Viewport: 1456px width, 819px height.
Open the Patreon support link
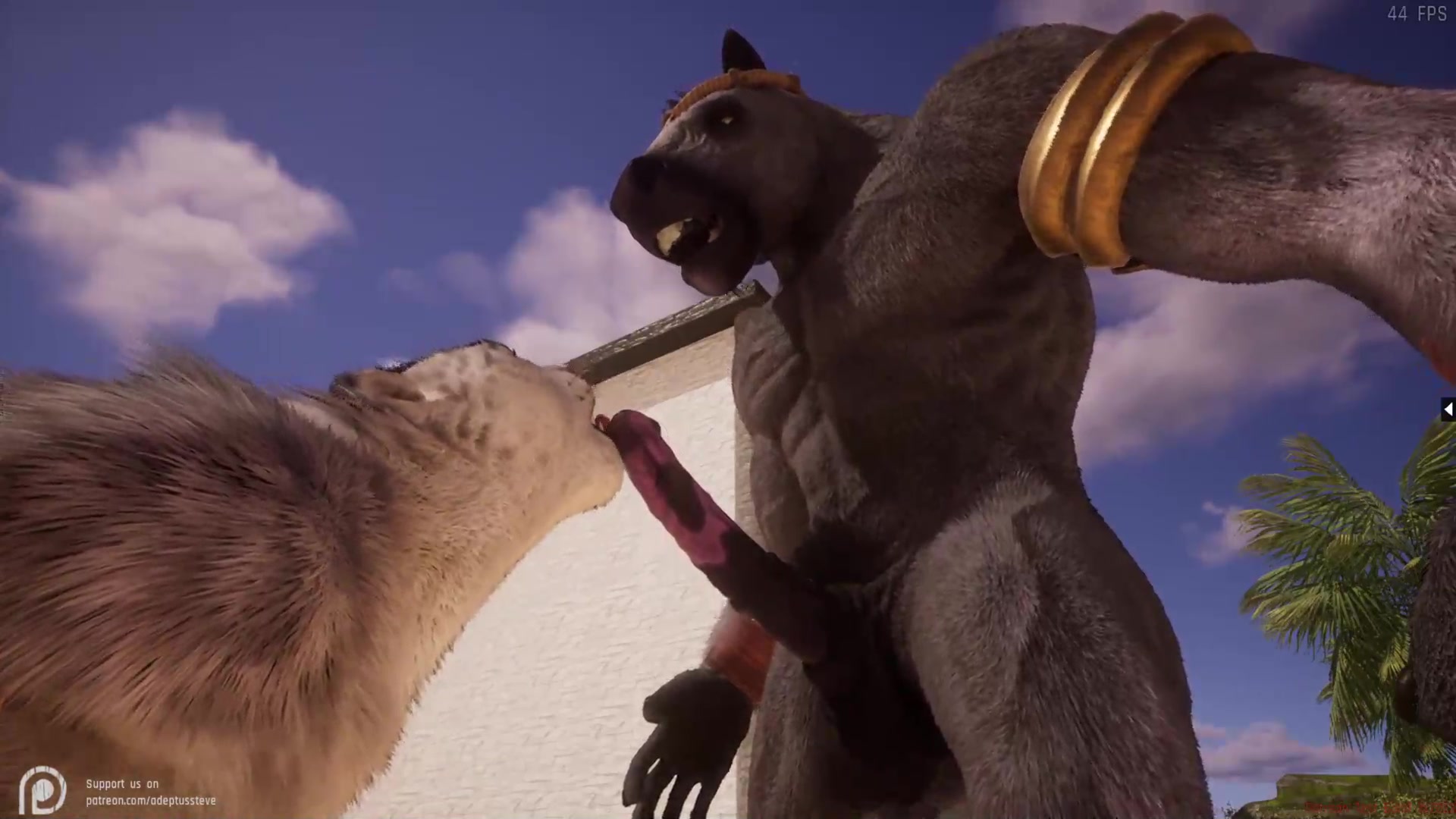[150, 800]
